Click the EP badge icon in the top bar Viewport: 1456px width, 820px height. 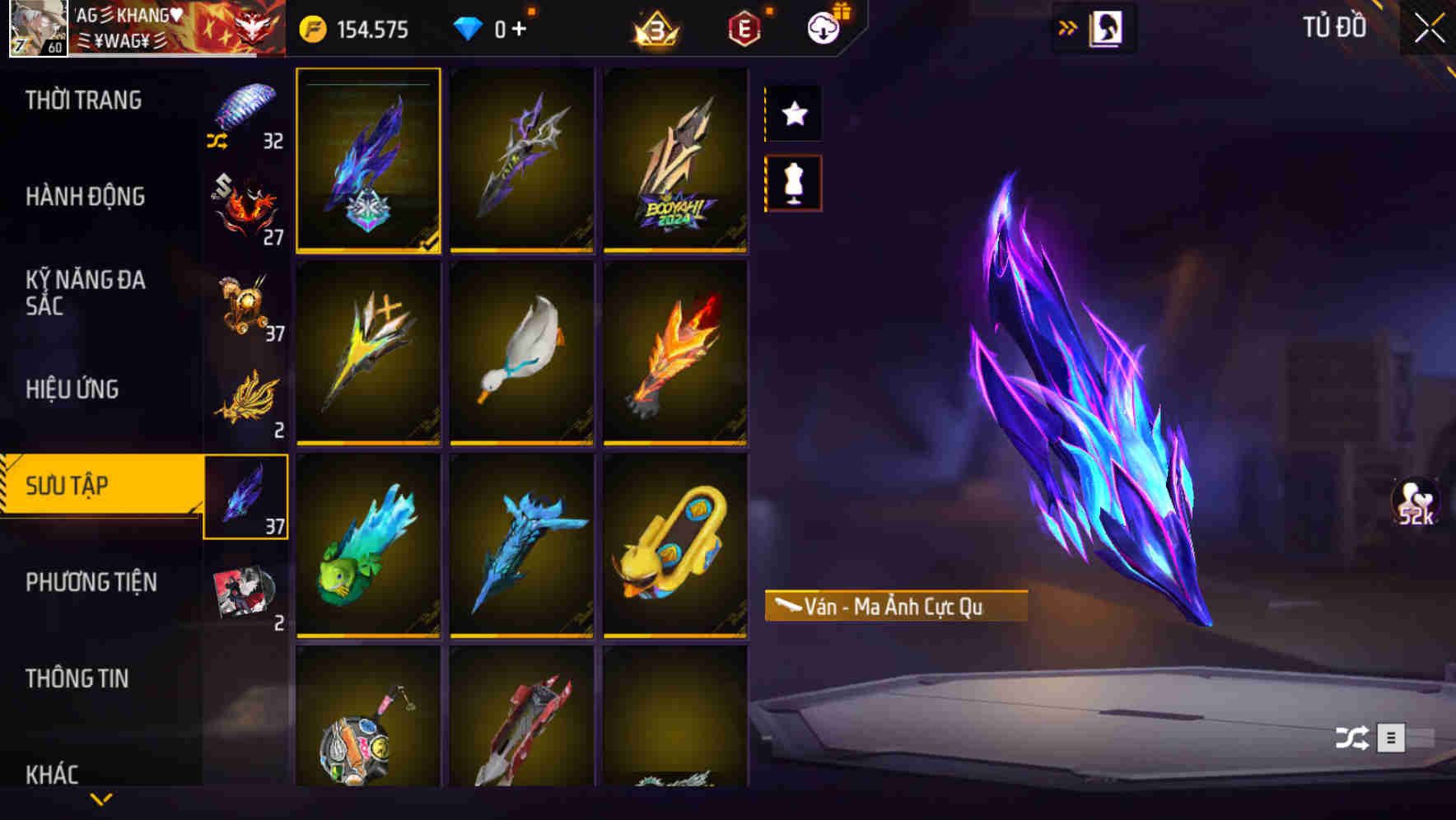[744, 27]
